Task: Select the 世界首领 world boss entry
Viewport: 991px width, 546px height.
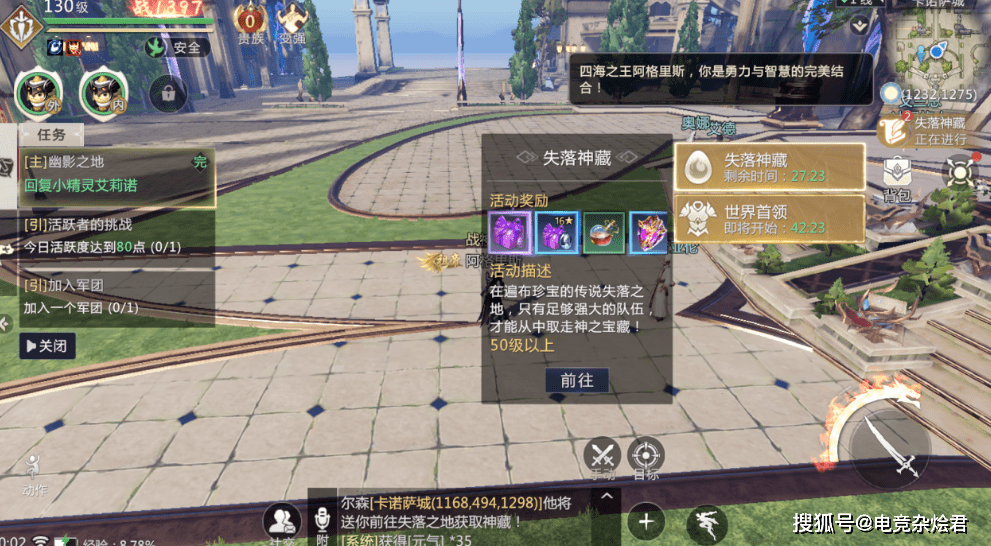Action: click(x=769, y=217)
